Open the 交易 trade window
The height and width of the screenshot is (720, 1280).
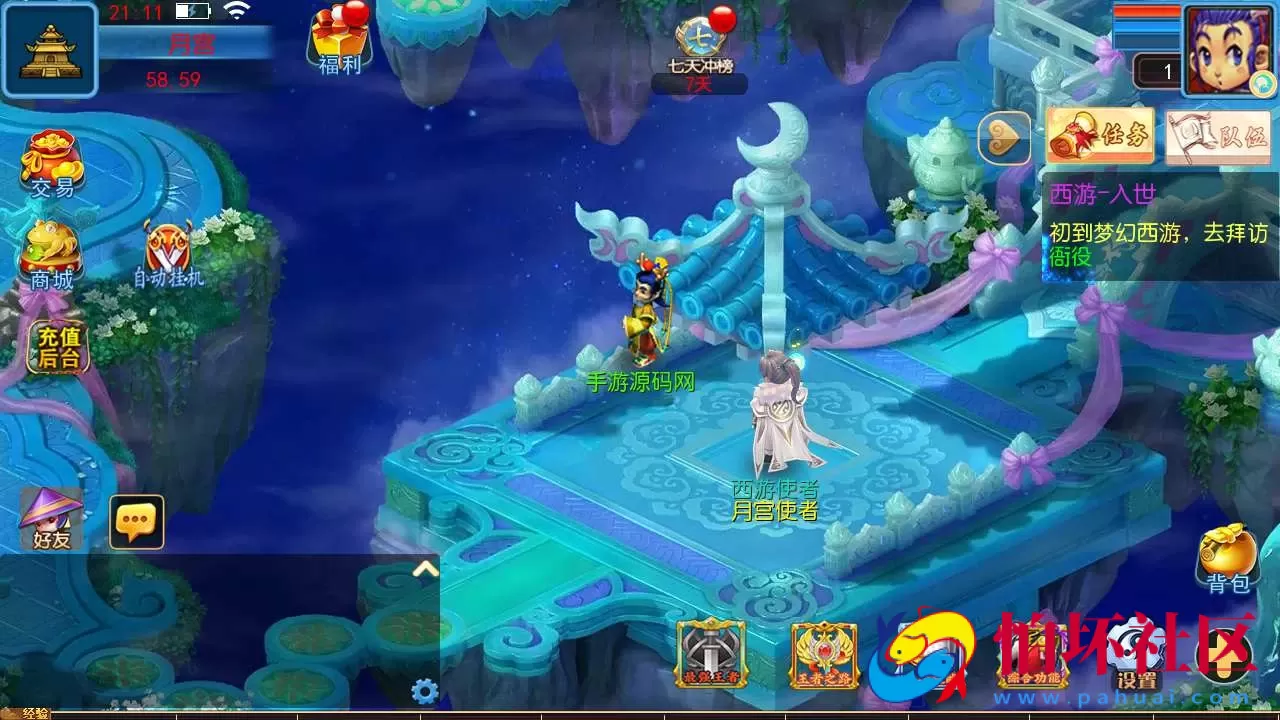click(x=52, y=160)
